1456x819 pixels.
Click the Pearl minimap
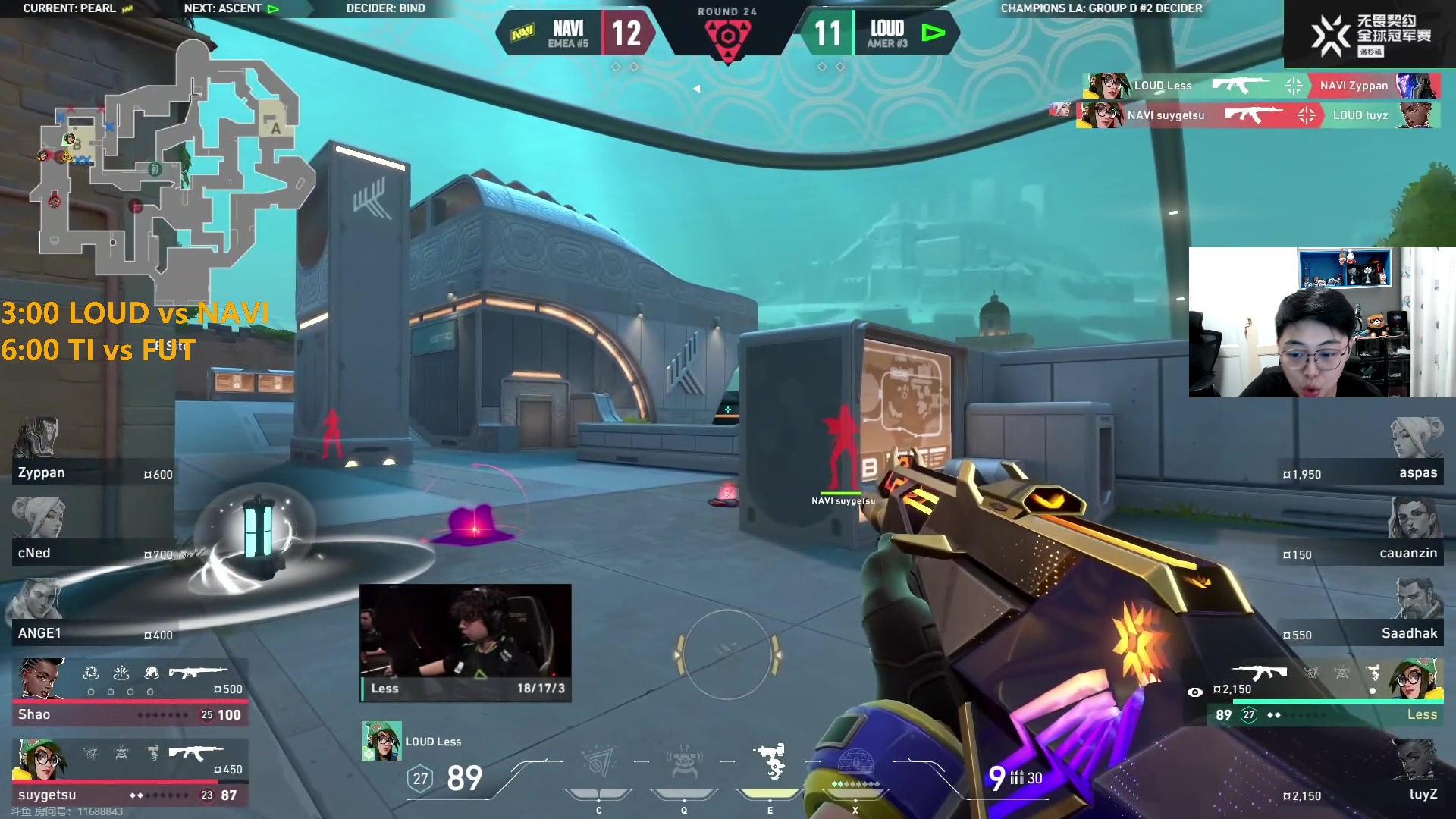171,163
